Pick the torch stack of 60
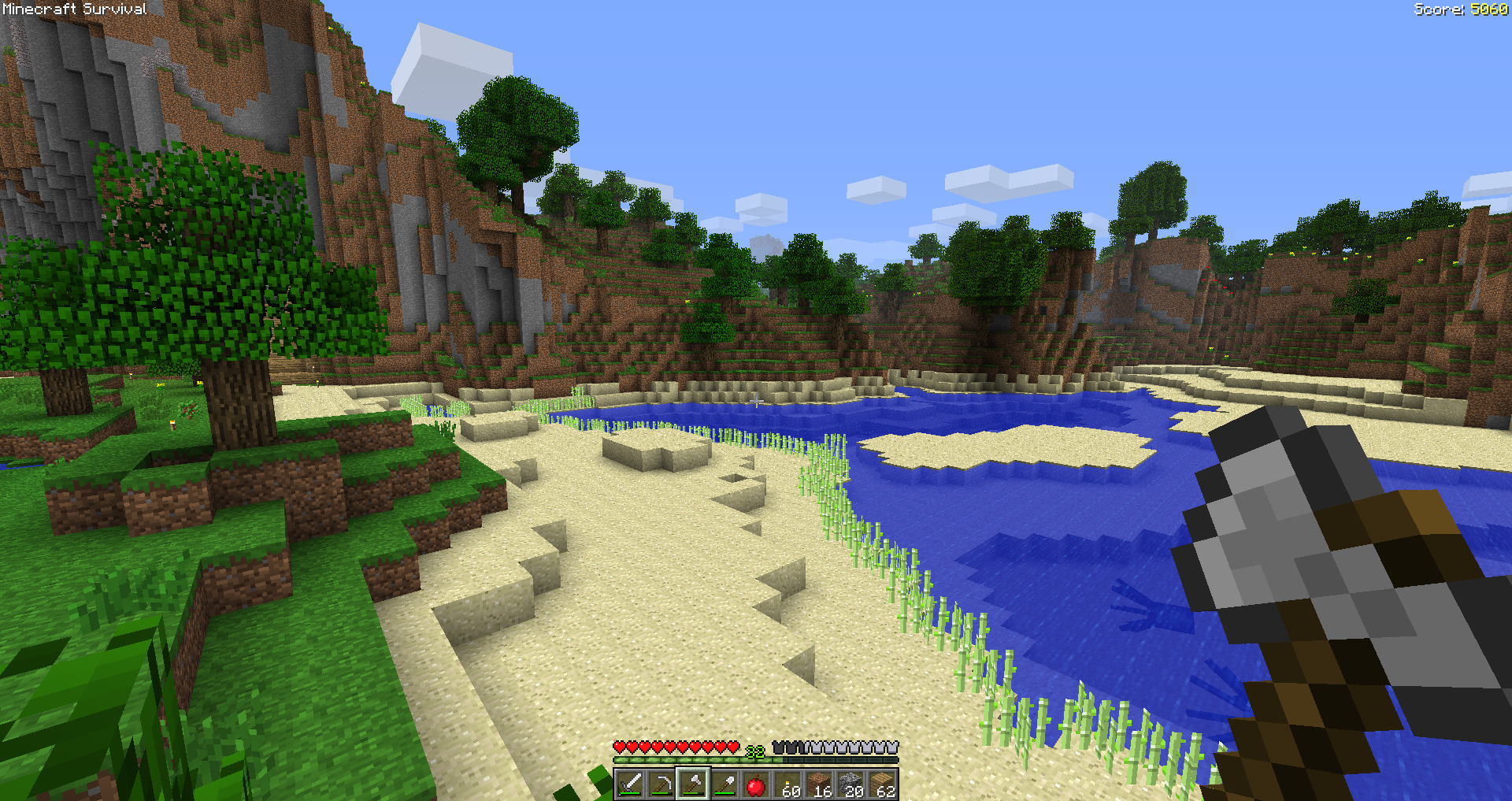This screenshot has width=1512, height=801. click(787, 784)
